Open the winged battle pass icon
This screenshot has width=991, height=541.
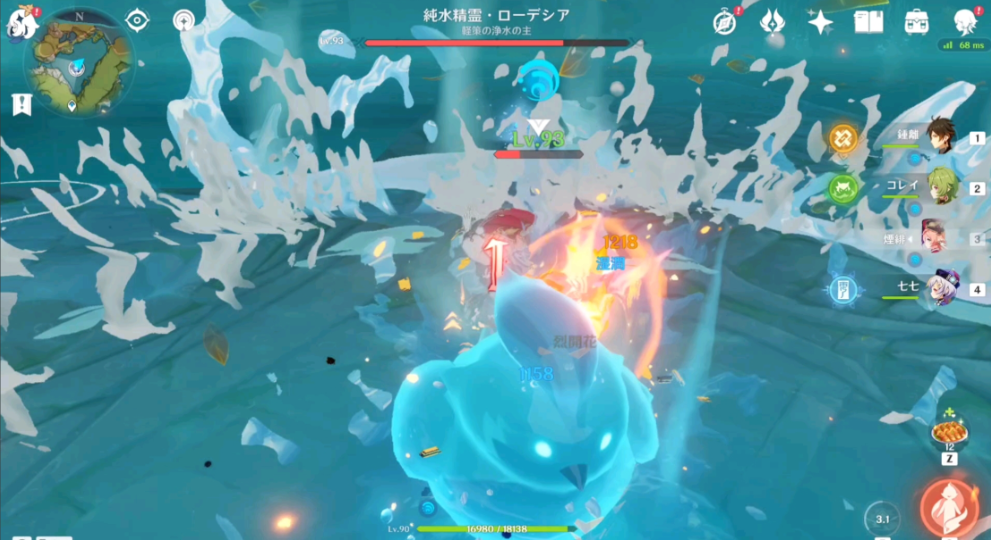point(772,22)
